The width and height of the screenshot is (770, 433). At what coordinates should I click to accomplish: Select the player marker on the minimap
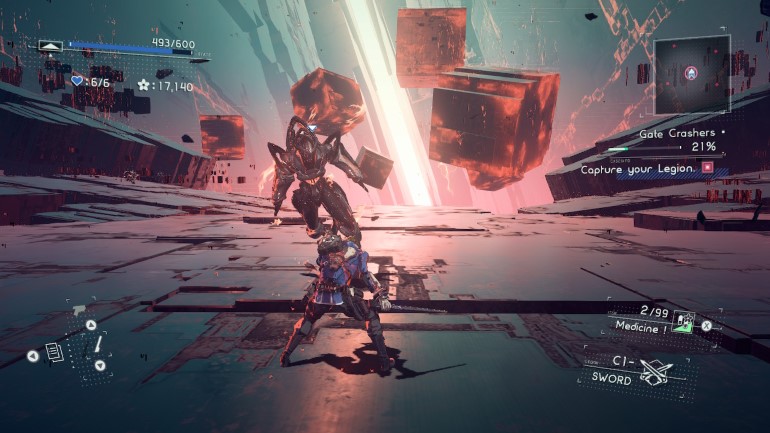pyautogui.click(x=690, y=73)
